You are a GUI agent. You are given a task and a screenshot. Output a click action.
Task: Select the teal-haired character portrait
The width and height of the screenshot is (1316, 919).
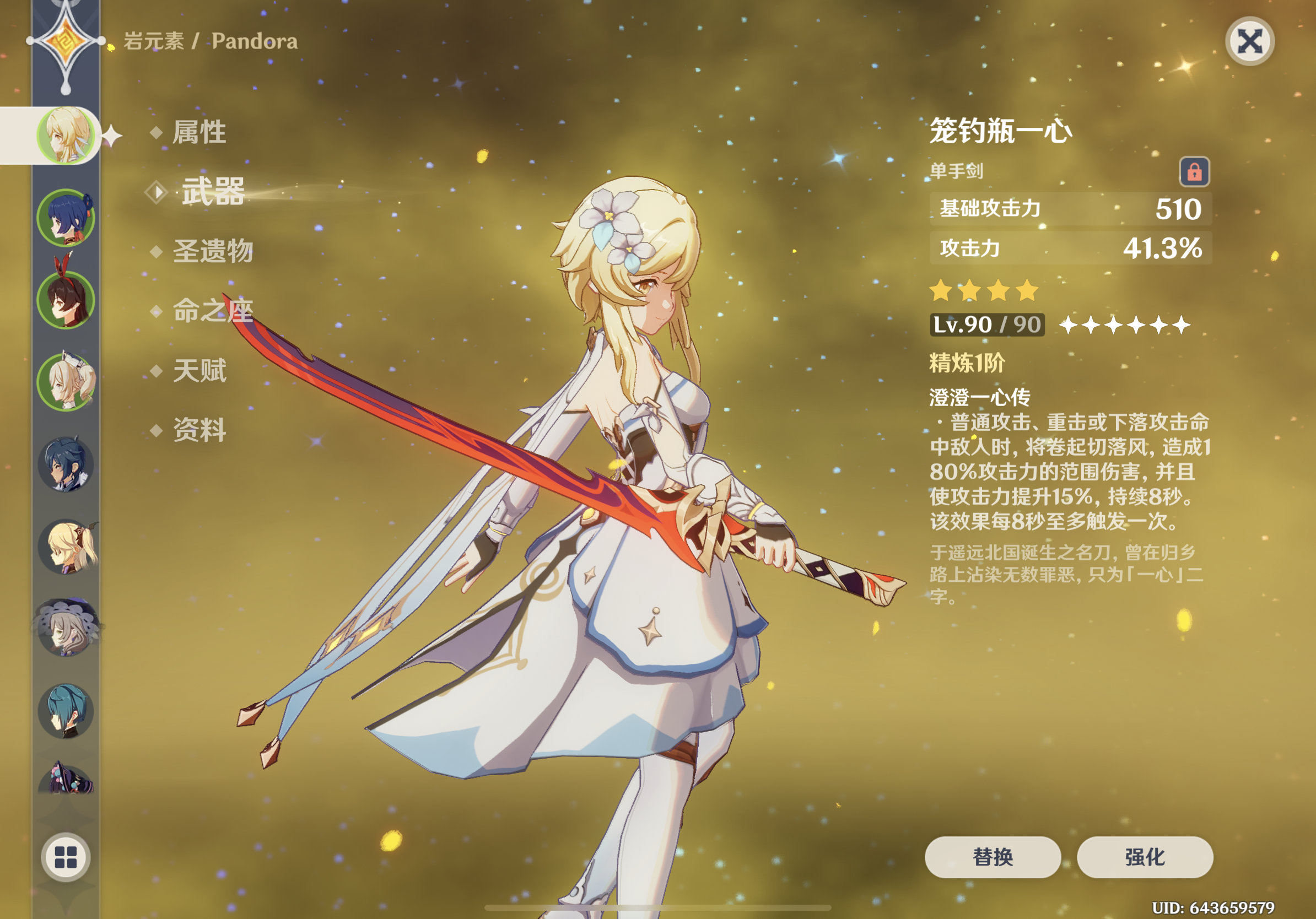tap(66, 710)
